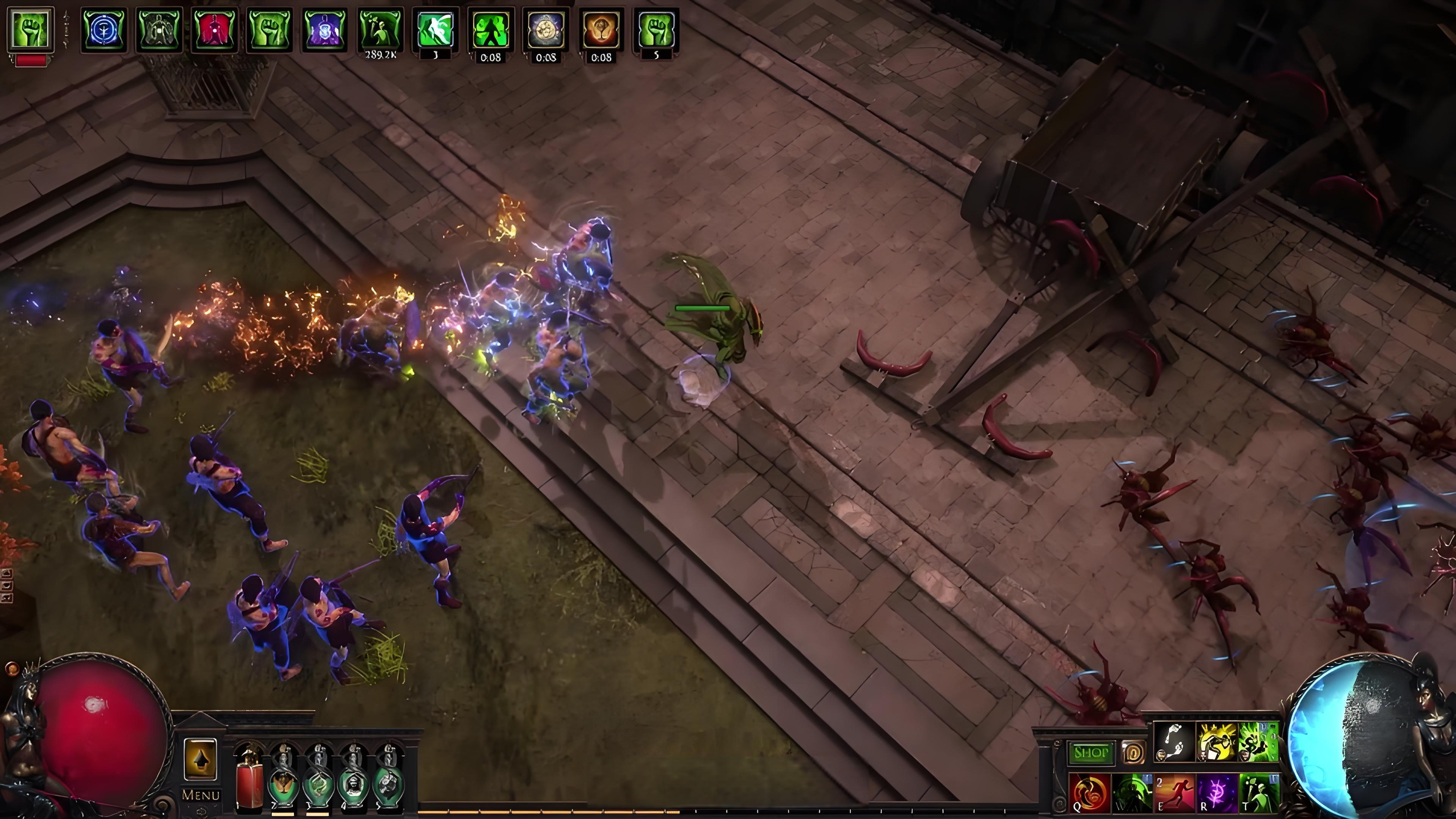Open the green Shop button

coord(1091,753)
